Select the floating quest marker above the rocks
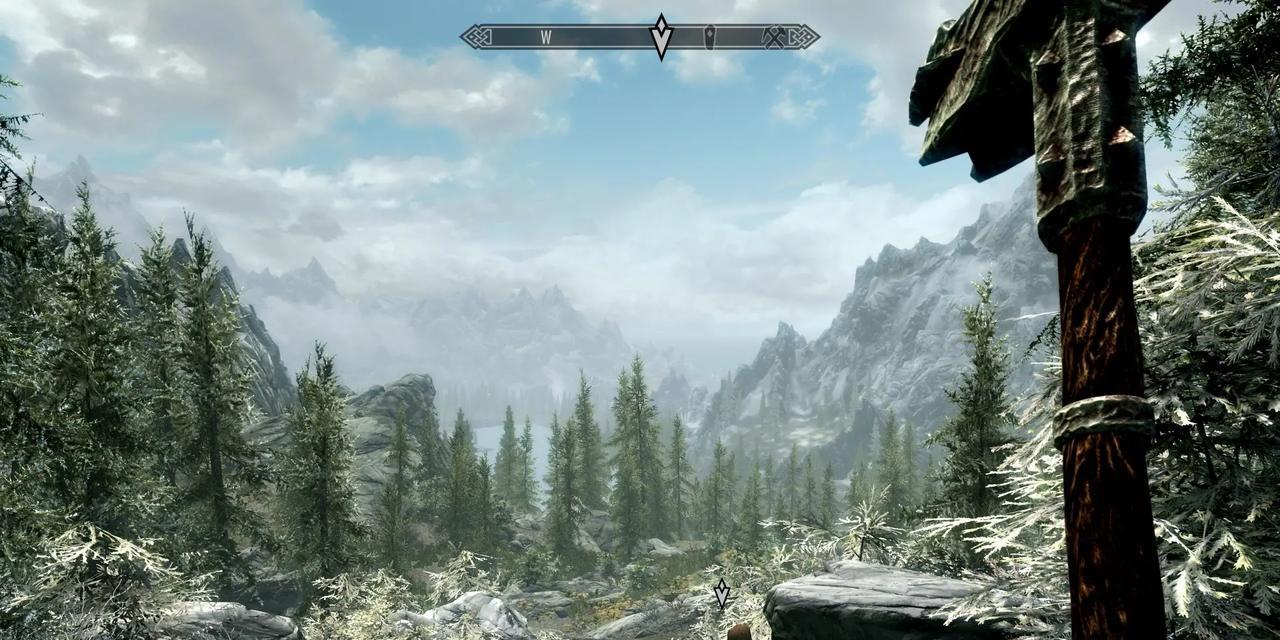The width and height of the screenshot is (1280, 640). 721,594
